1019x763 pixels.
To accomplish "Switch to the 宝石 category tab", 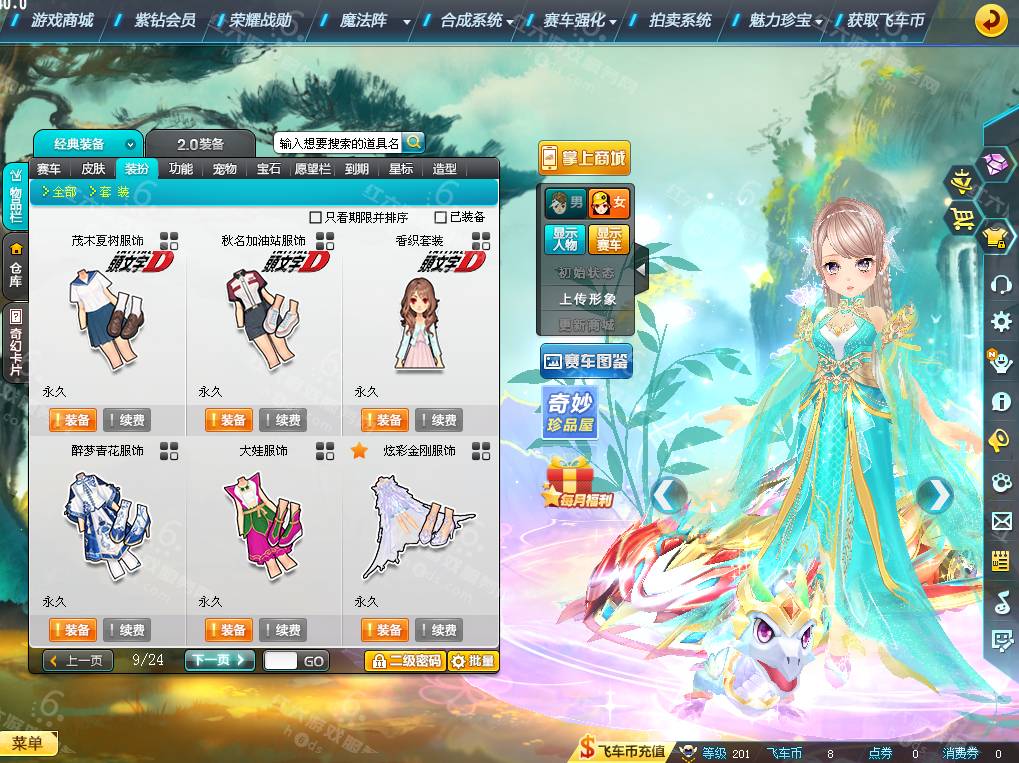I will click(x=268, y=169).
